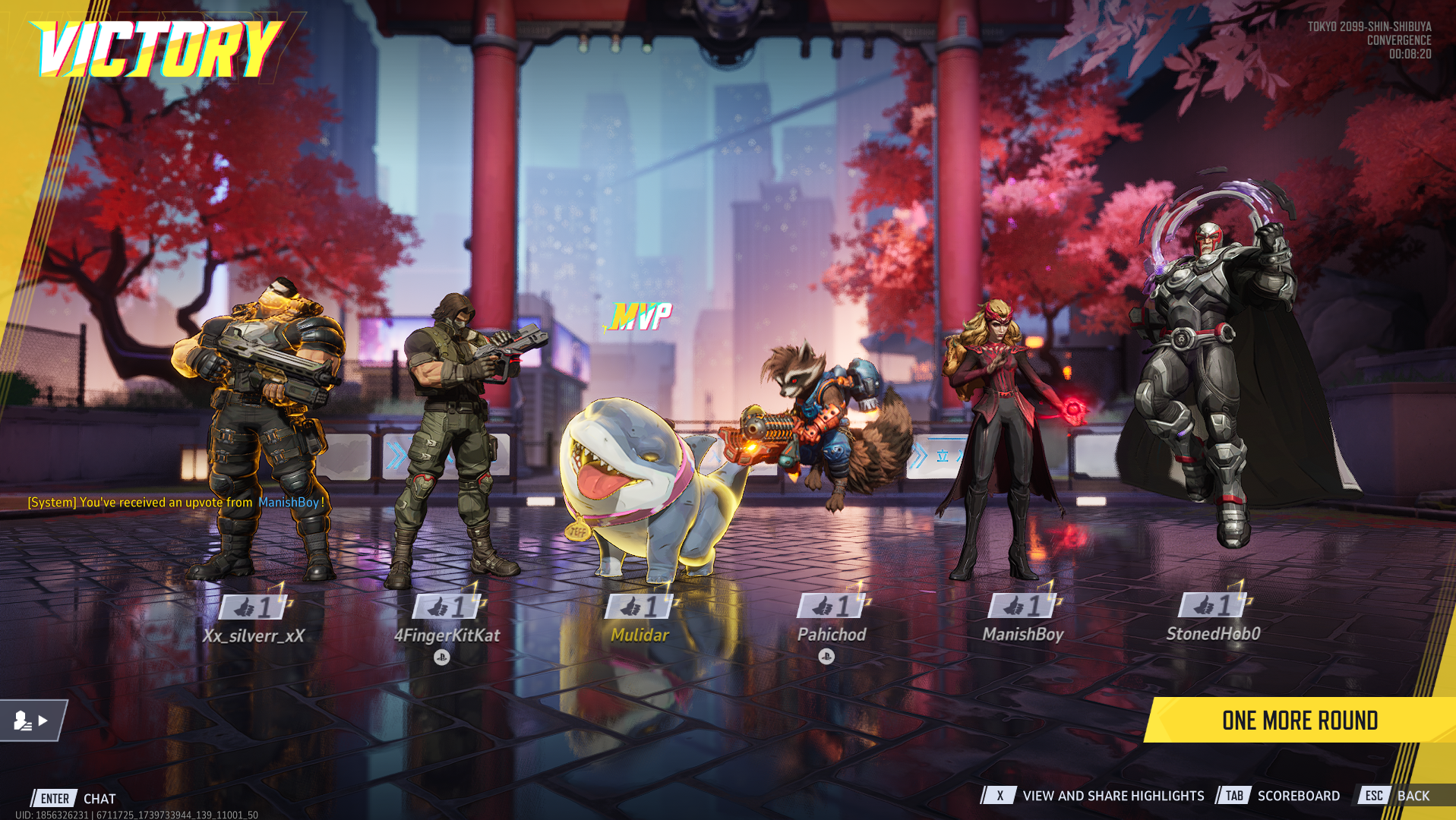This screenshot has width=1456, height=820.
Task: Upvote the MVP player Mulidar
Action: coord(640,607)
